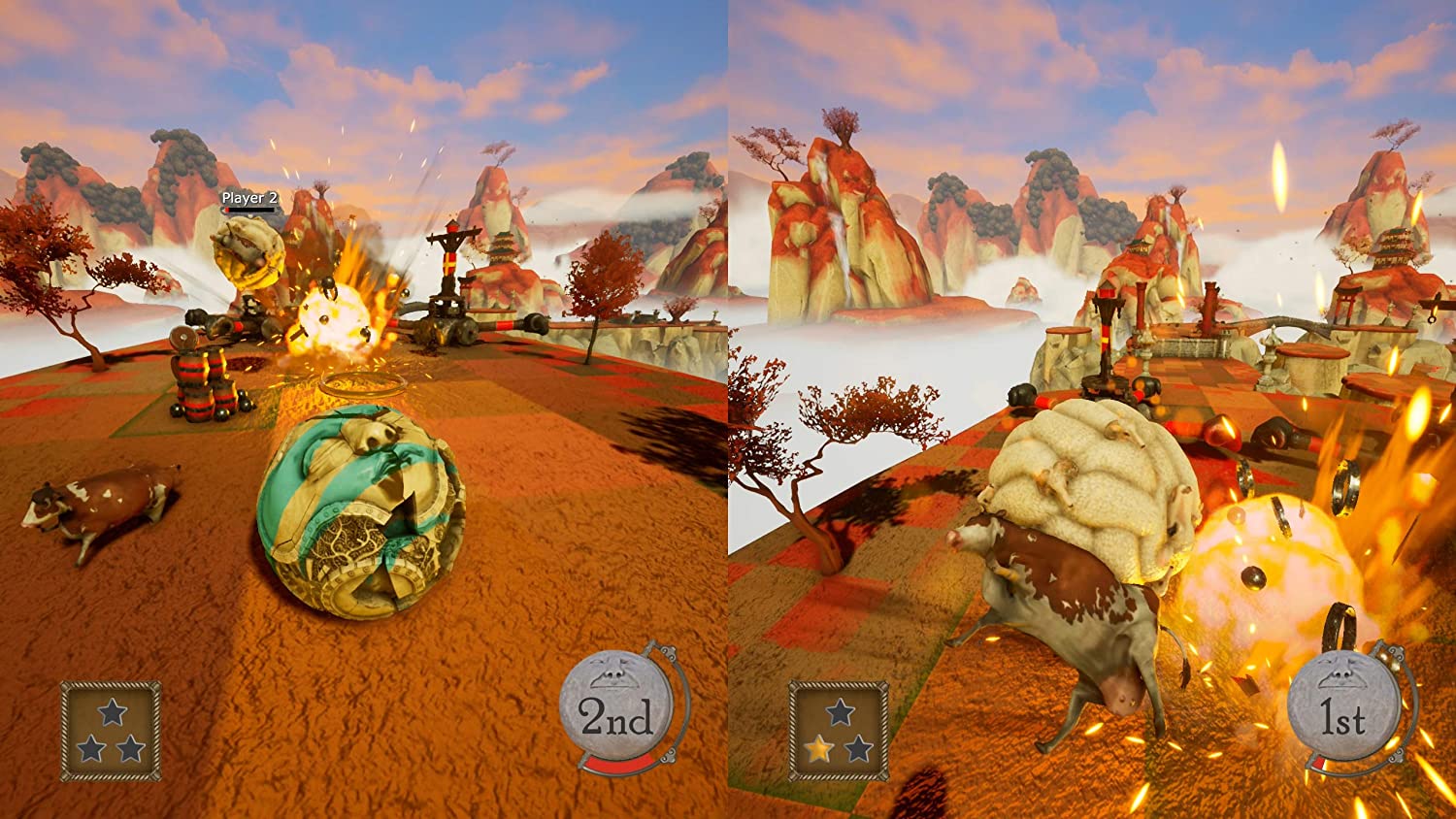Click the 2nd place stone medallion

(617, 712)
